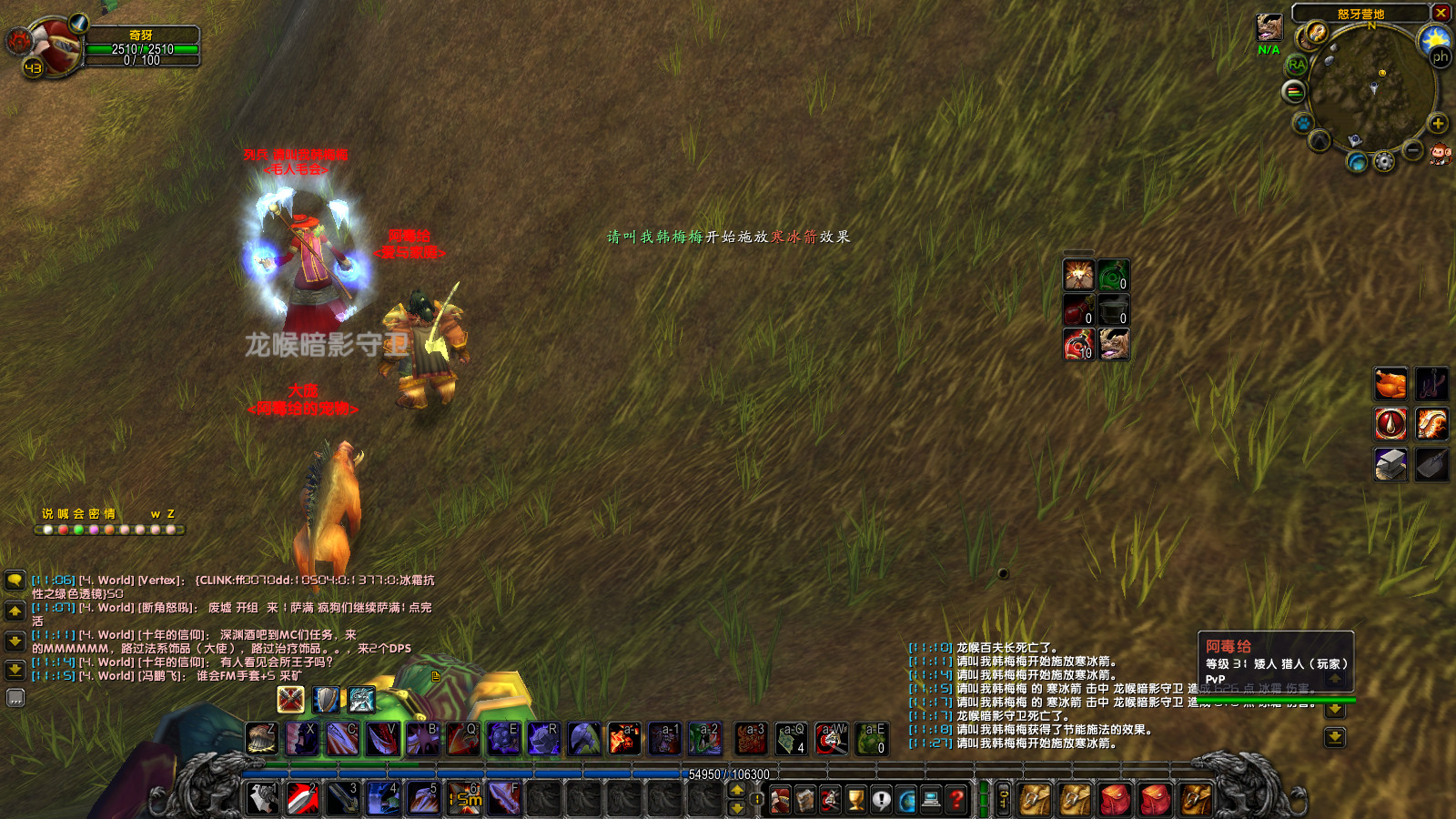Open the achievements trophy icon

coord(854,799)
